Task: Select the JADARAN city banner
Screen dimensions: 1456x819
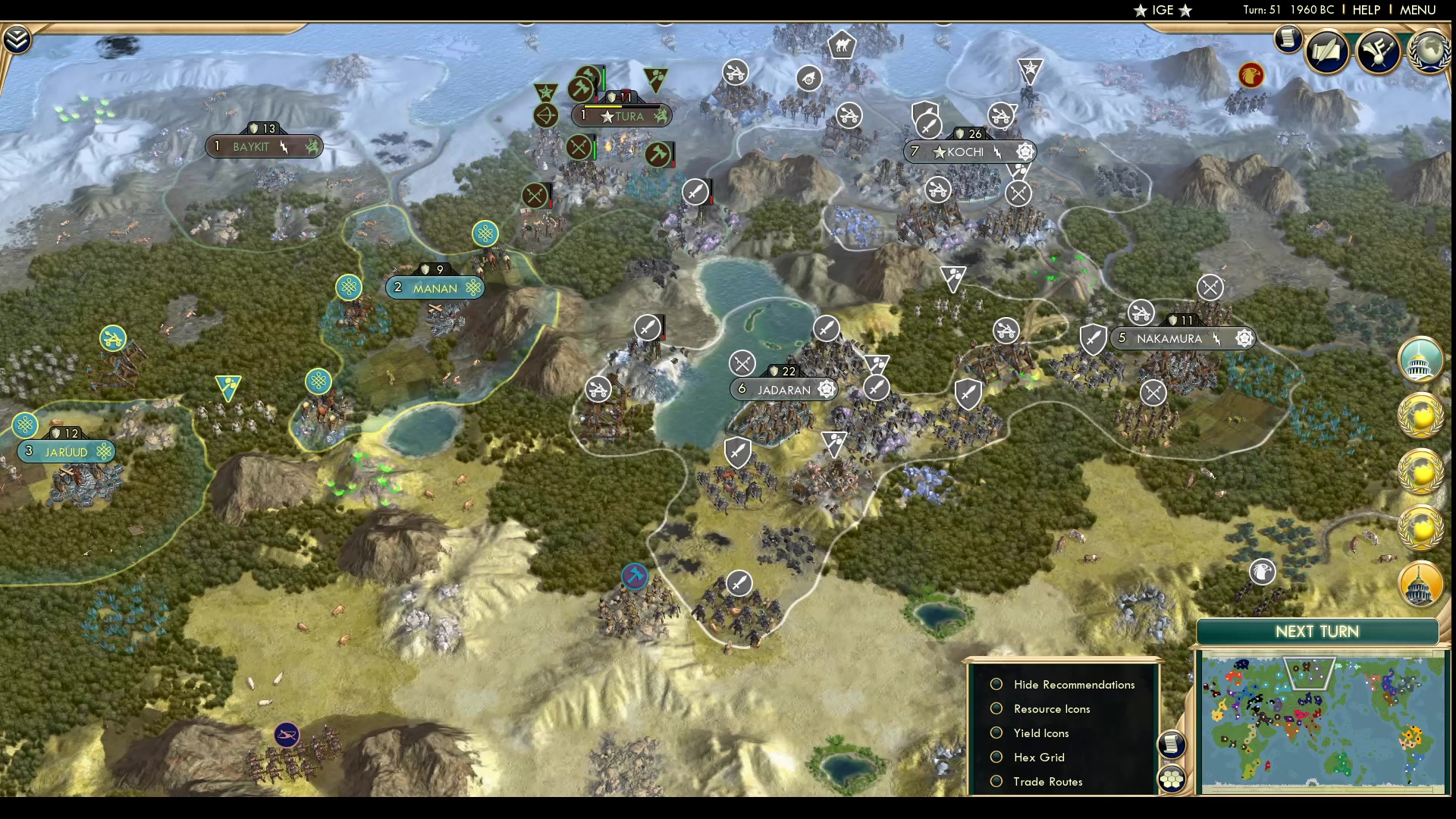Action: coord(785,389)
